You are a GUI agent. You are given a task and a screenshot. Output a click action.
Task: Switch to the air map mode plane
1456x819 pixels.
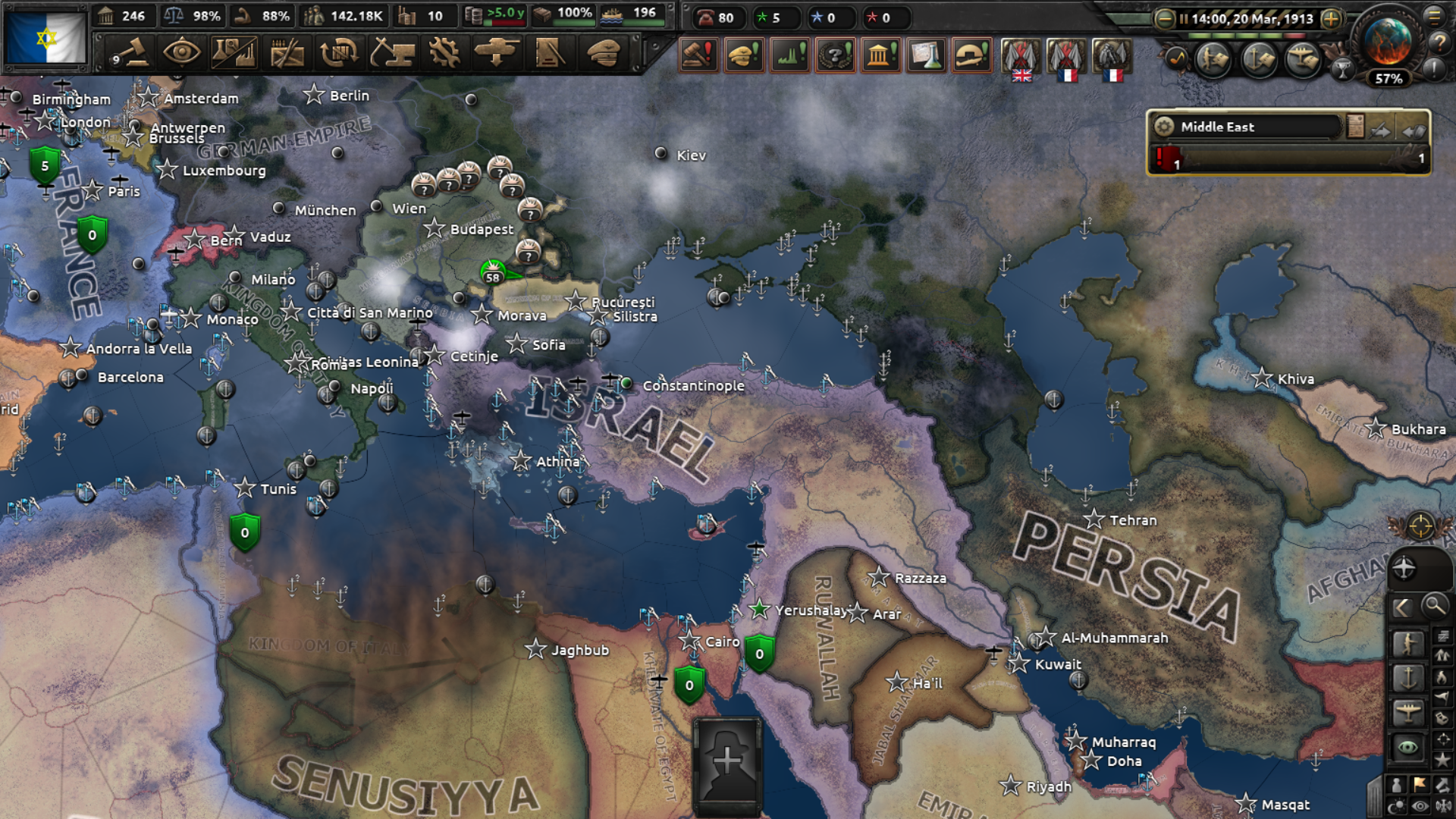1408,712
